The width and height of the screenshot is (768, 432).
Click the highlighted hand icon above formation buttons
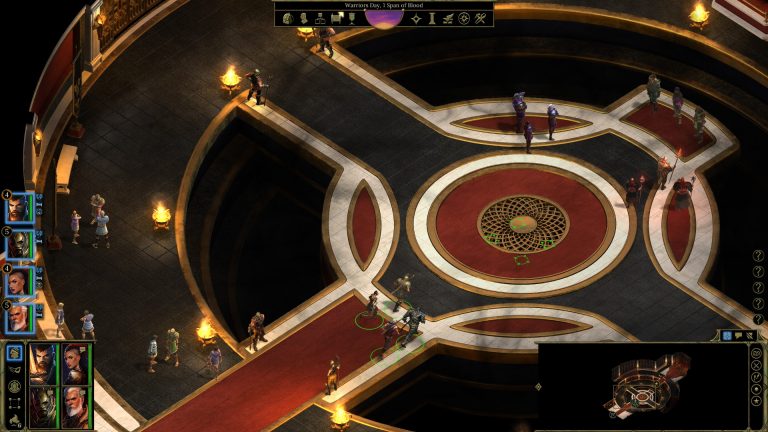[14, 353]
